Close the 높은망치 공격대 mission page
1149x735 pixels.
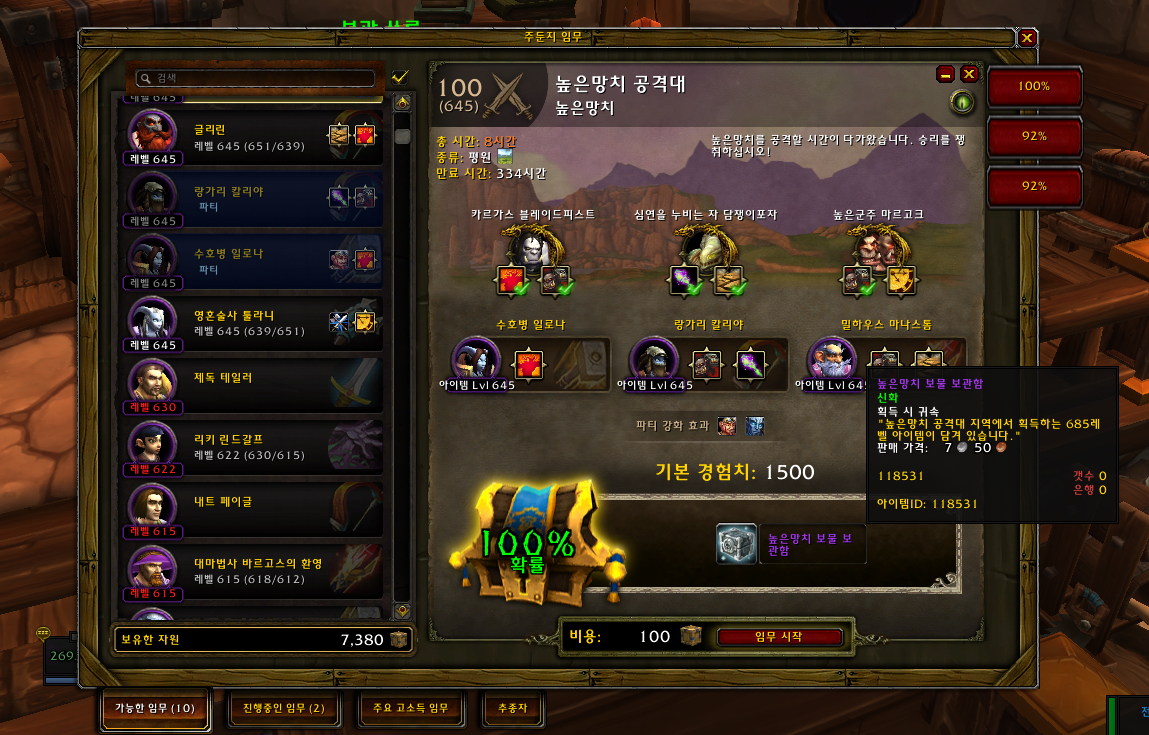coord(969,74)
